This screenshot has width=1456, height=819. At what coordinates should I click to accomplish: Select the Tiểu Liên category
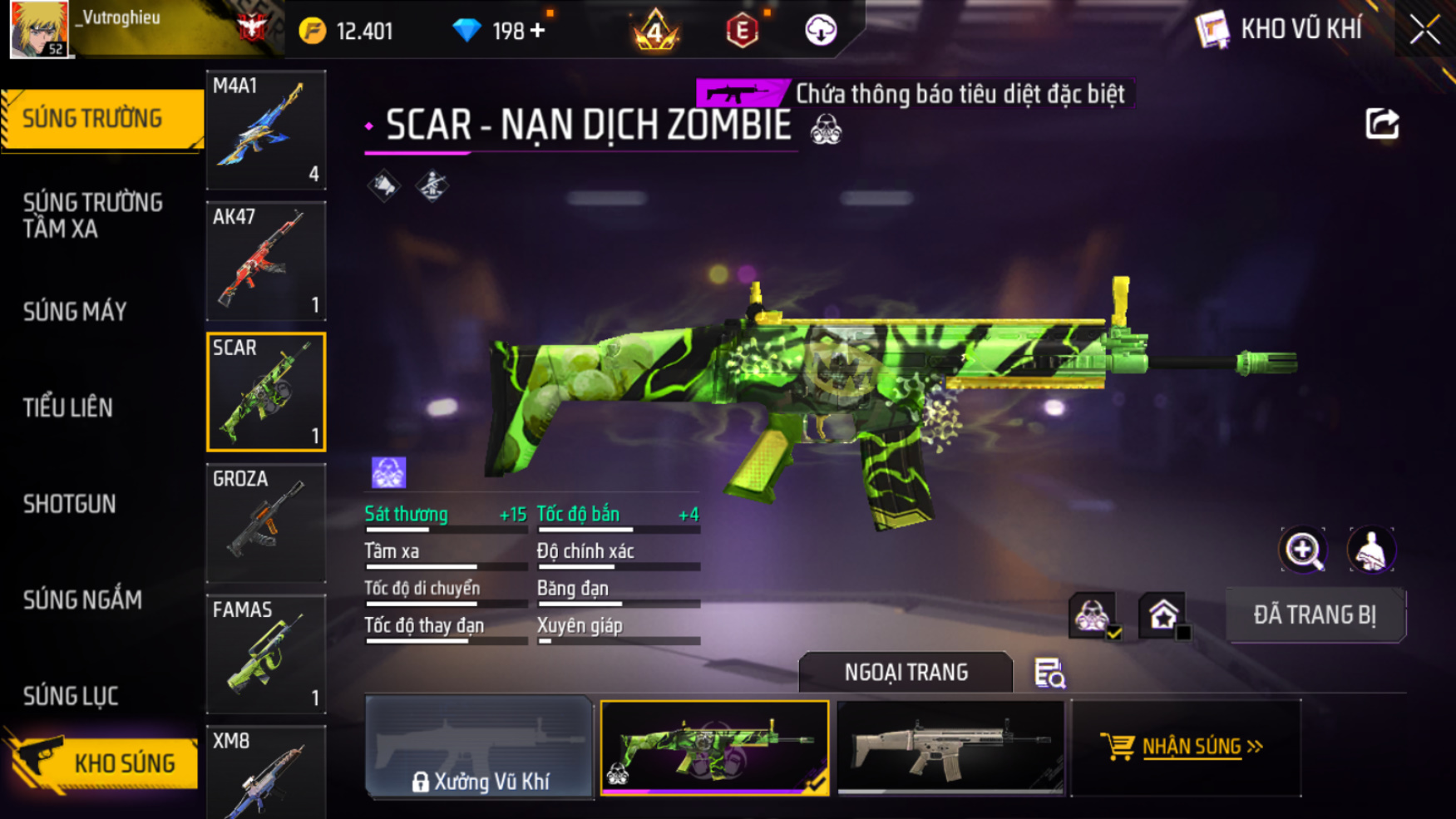click(x=68, y=407)
